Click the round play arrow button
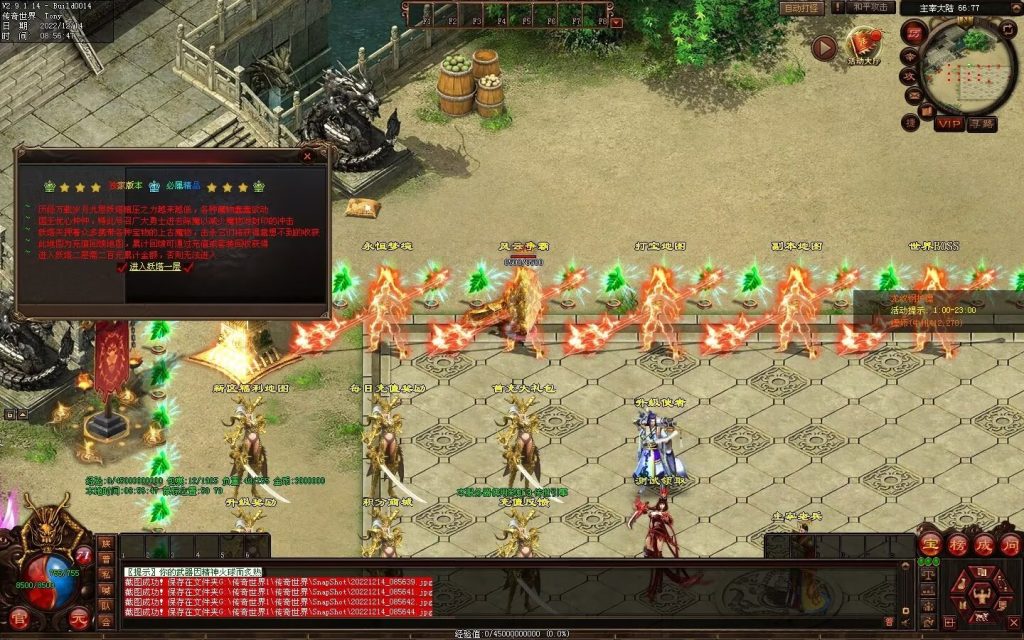 coord(823,46)
